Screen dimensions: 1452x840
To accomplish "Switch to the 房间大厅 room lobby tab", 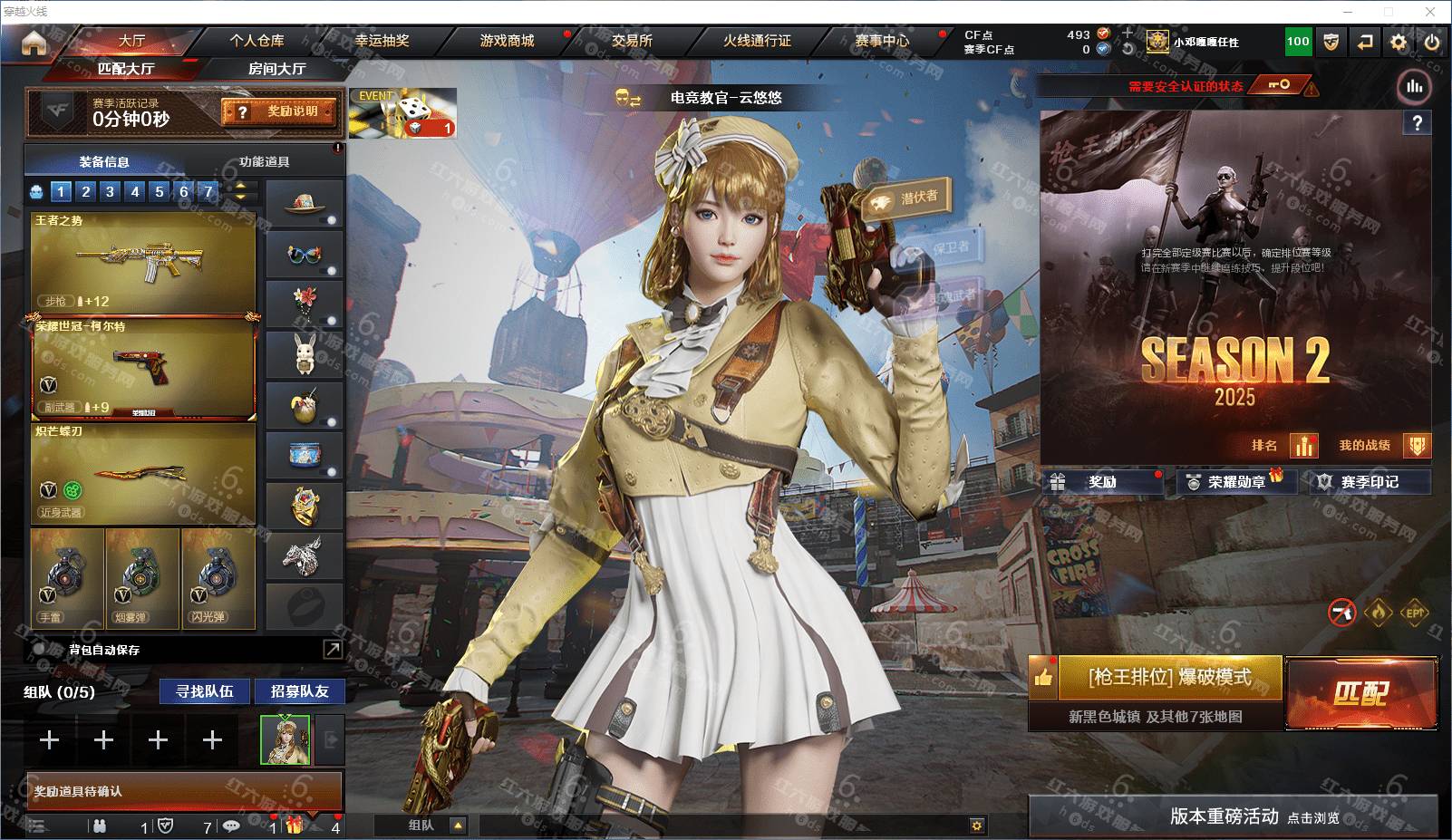I will tap(276, 69).
